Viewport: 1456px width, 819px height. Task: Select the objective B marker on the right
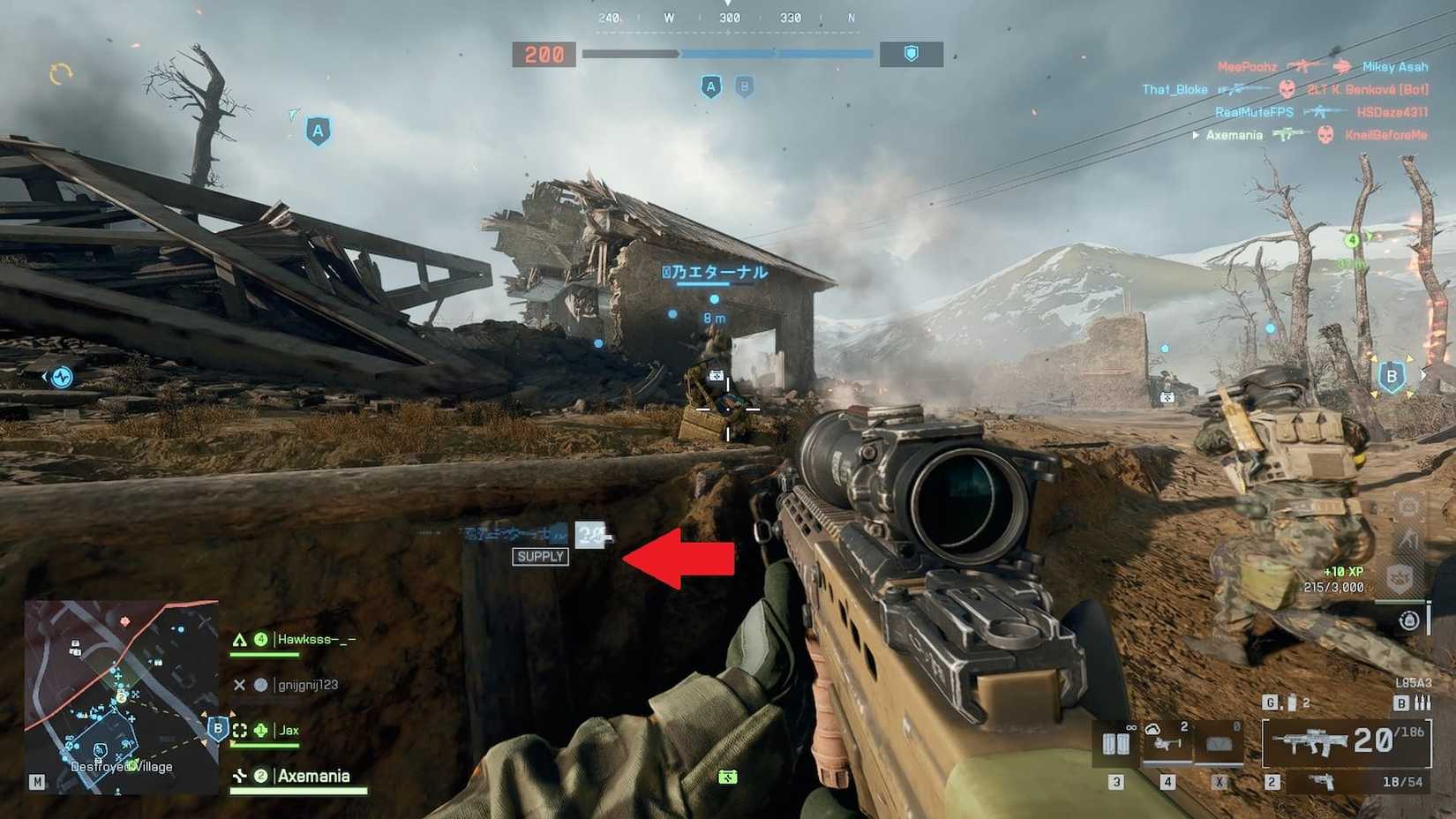tap(1391, 375)
